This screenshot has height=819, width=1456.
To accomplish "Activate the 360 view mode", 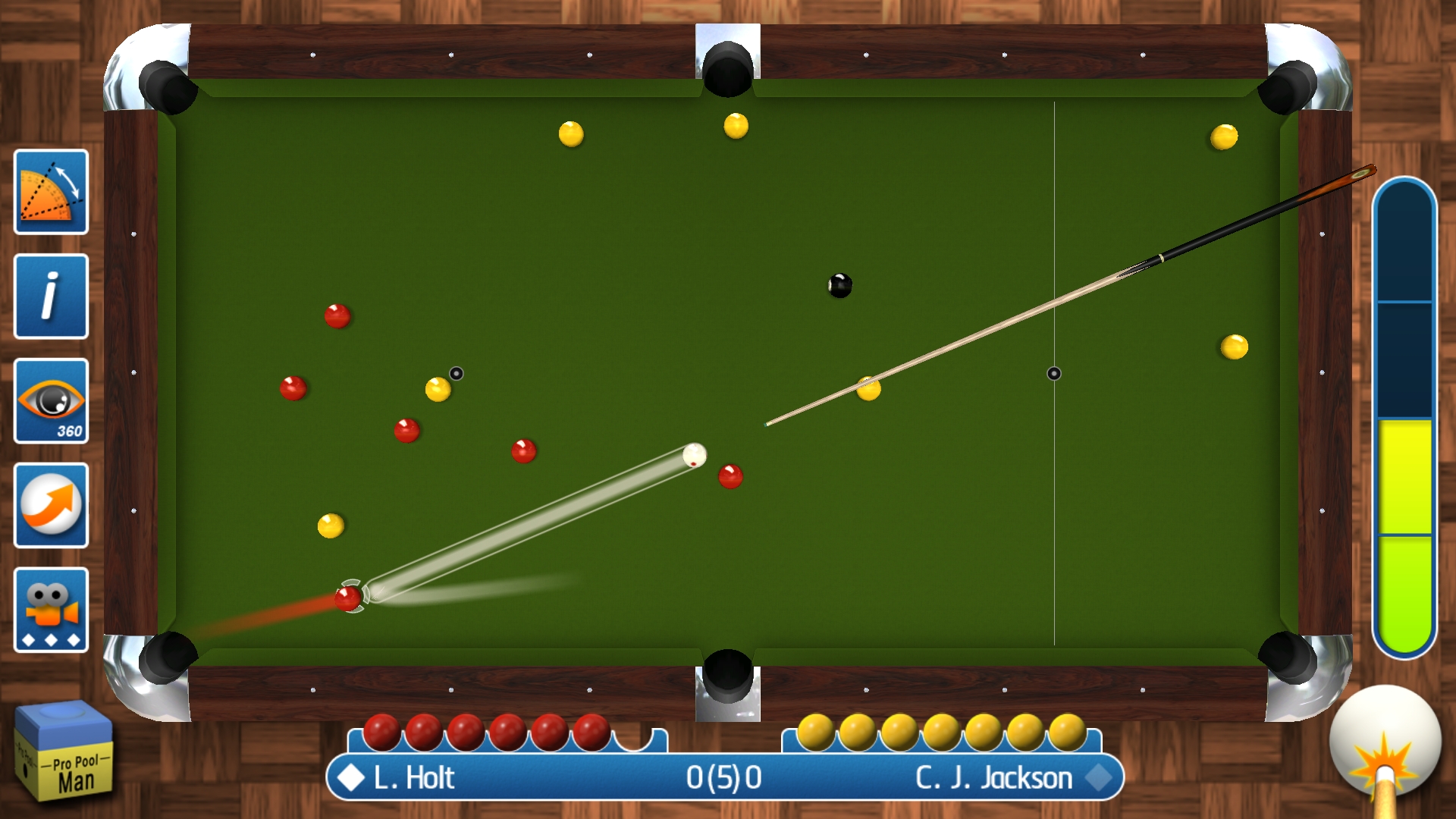I will click(50, 401).
